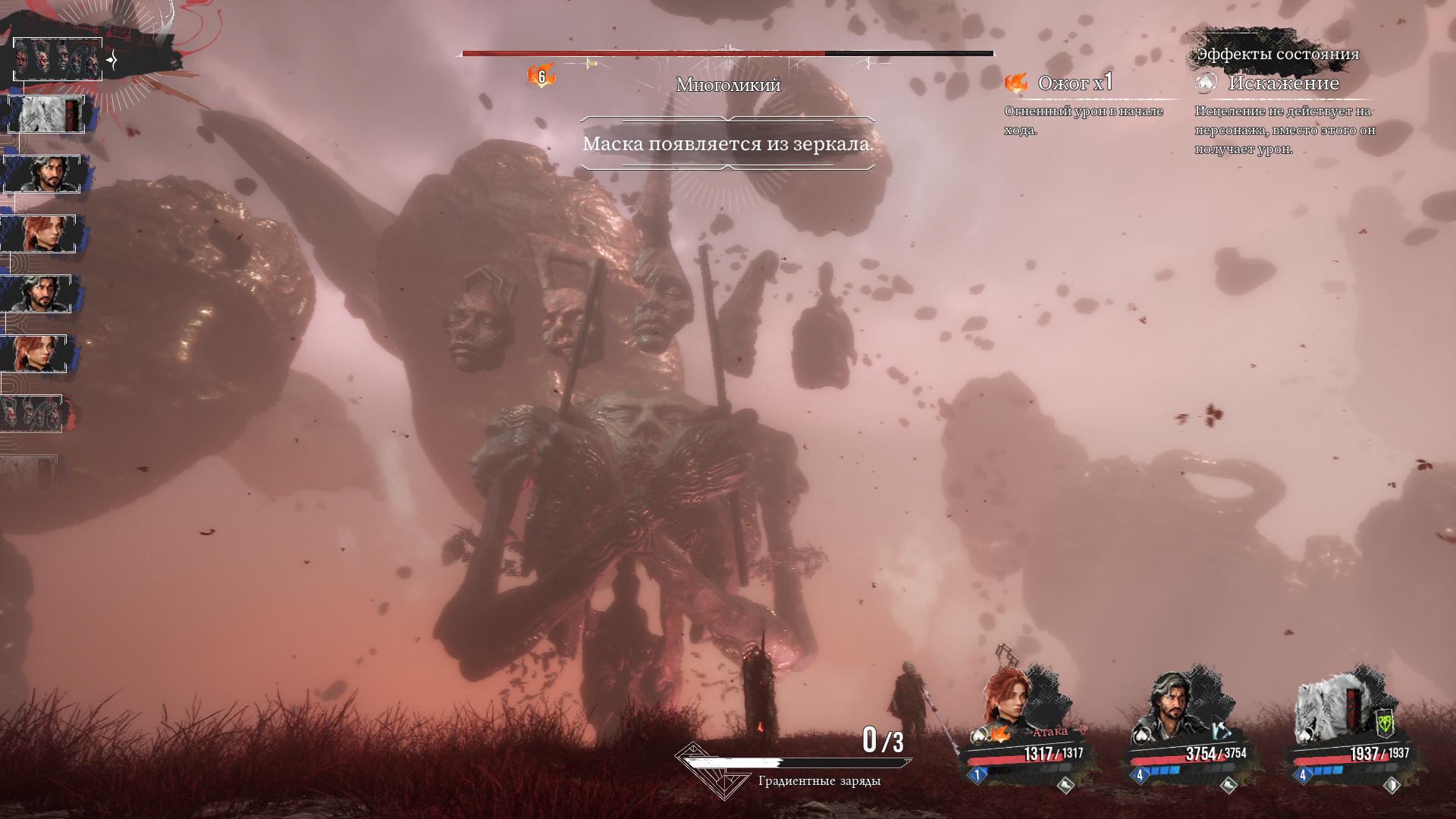Click the Искажение status effect icon
This screenshot has width=1456, height=819.
pos(1206,83)
